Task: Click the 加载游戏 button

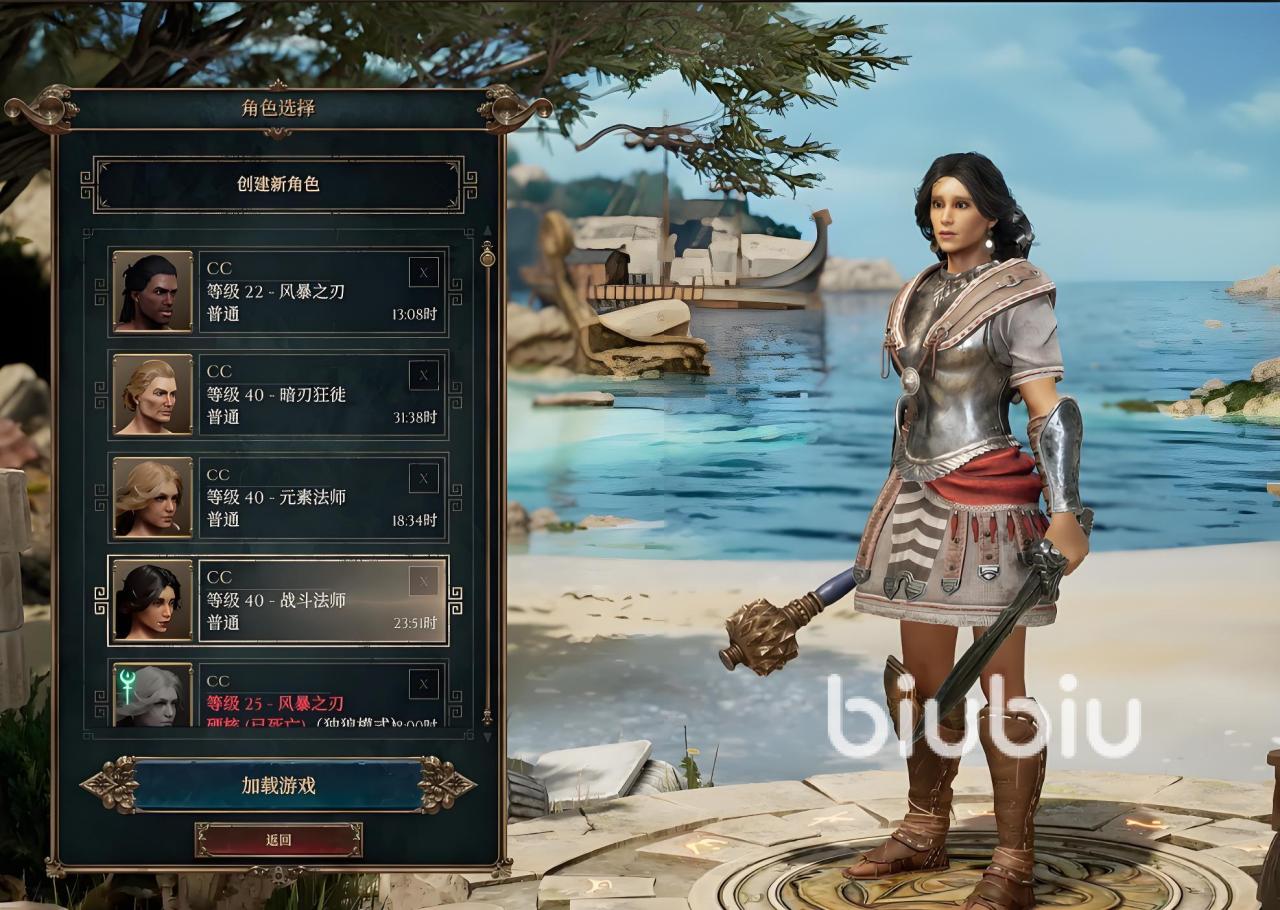Action: tap(278, 786)
